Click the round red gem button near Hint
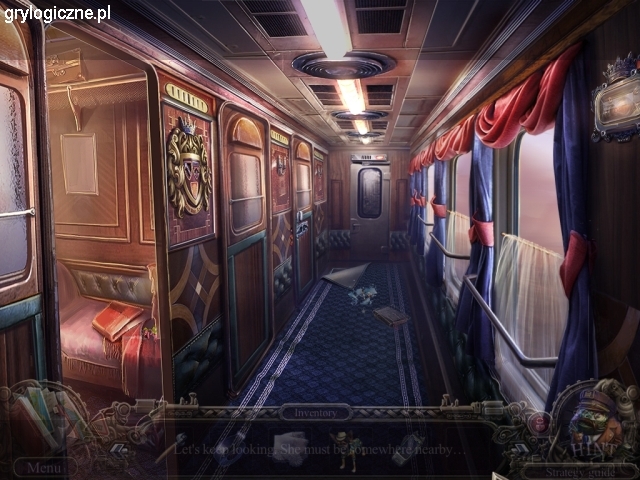The width and height of the screenshot is (640, 480). [538, 421]
